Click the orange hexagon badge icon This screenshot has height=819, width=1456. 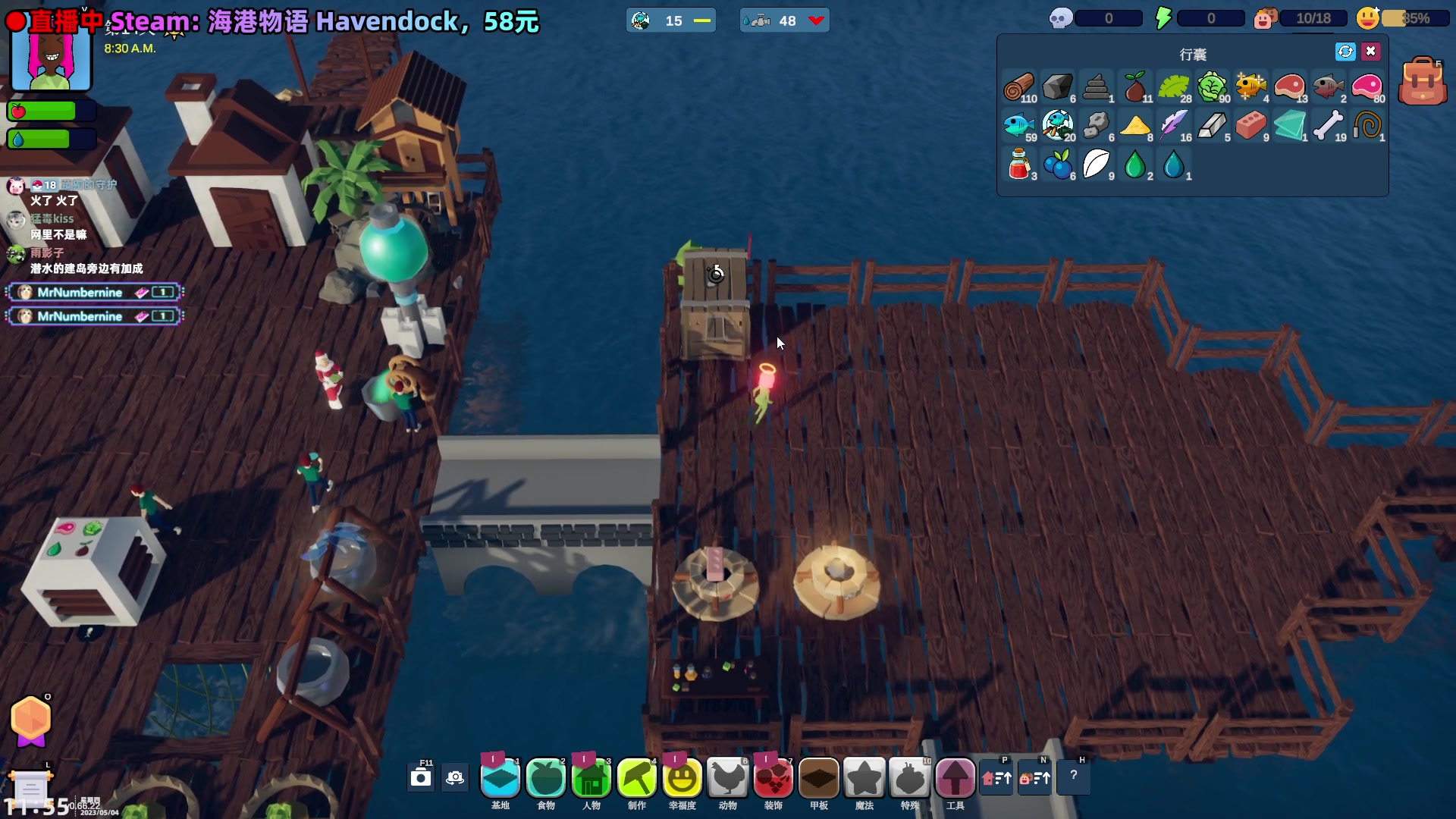click(x=30, y=719)
